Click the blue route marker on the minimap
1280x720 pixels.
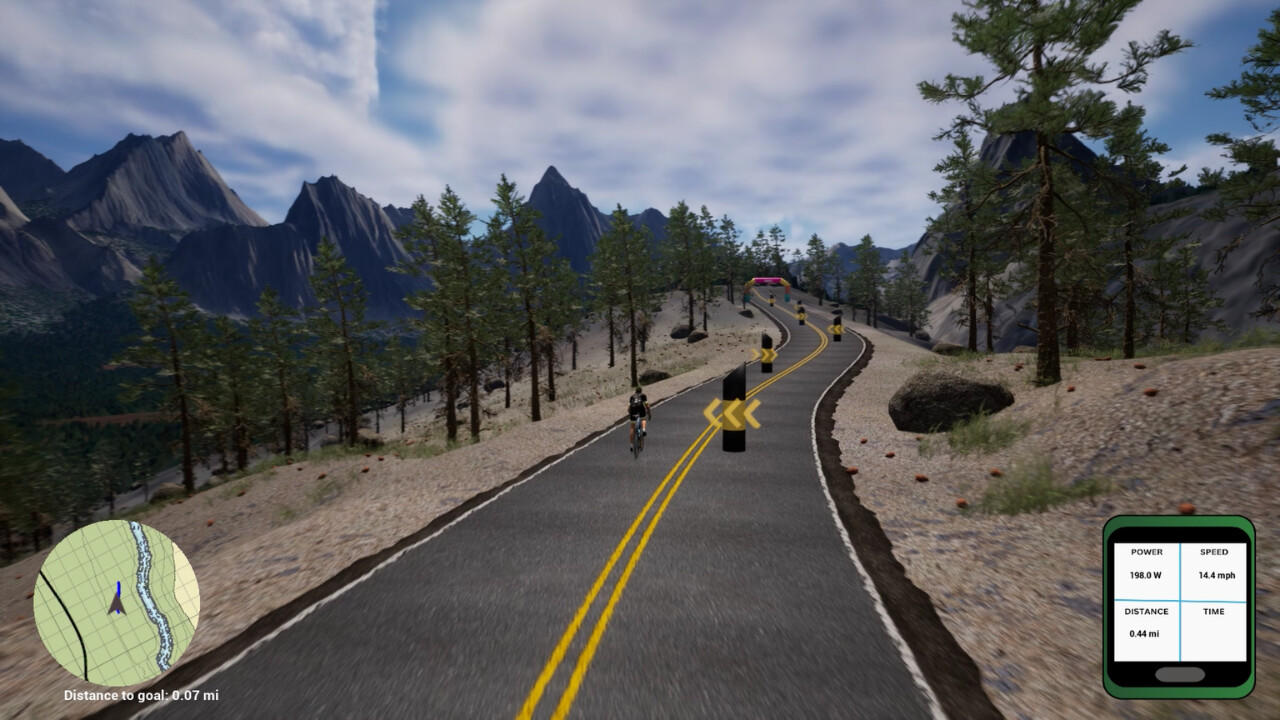pyautogui.click(x=119, y=588)
